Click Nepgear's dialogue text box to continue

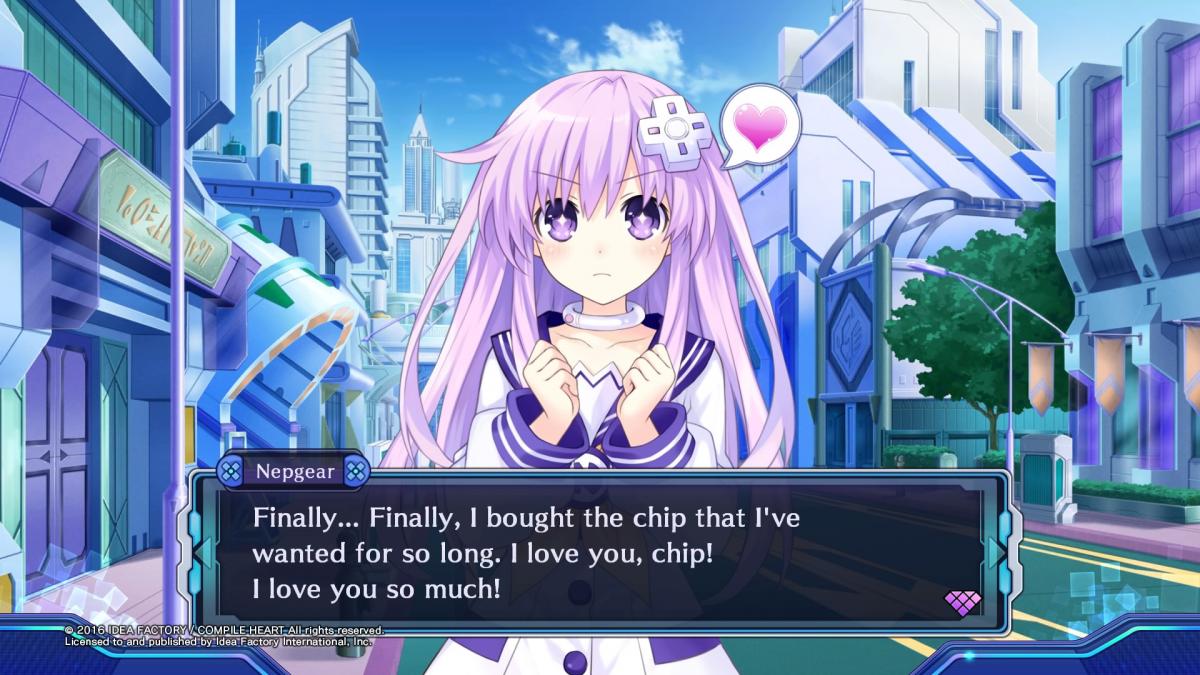pyautogui.click(x=600, y=553)
